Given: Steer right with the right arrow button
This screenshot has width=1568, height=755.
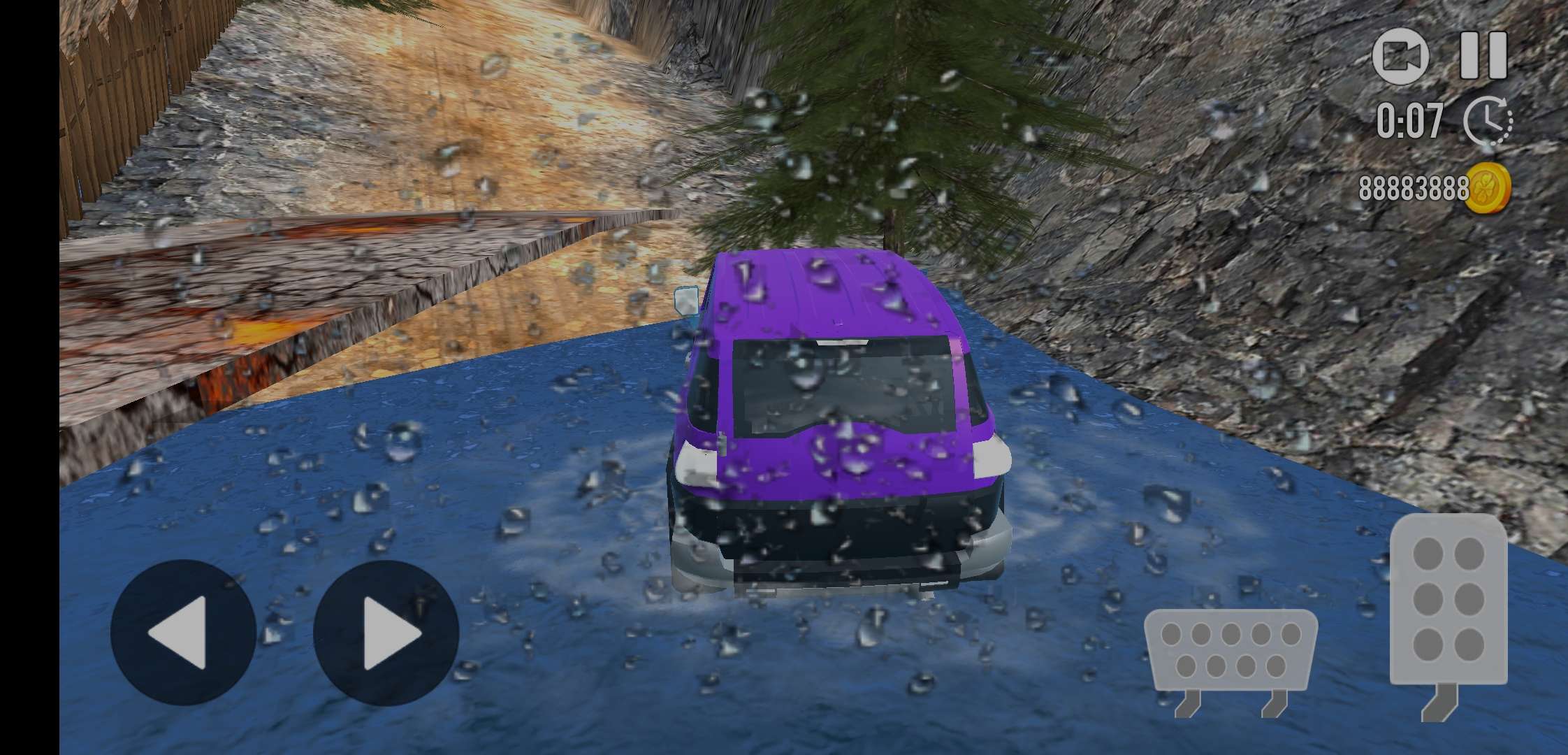Looking at the screenshot, I should coord(386,632).
